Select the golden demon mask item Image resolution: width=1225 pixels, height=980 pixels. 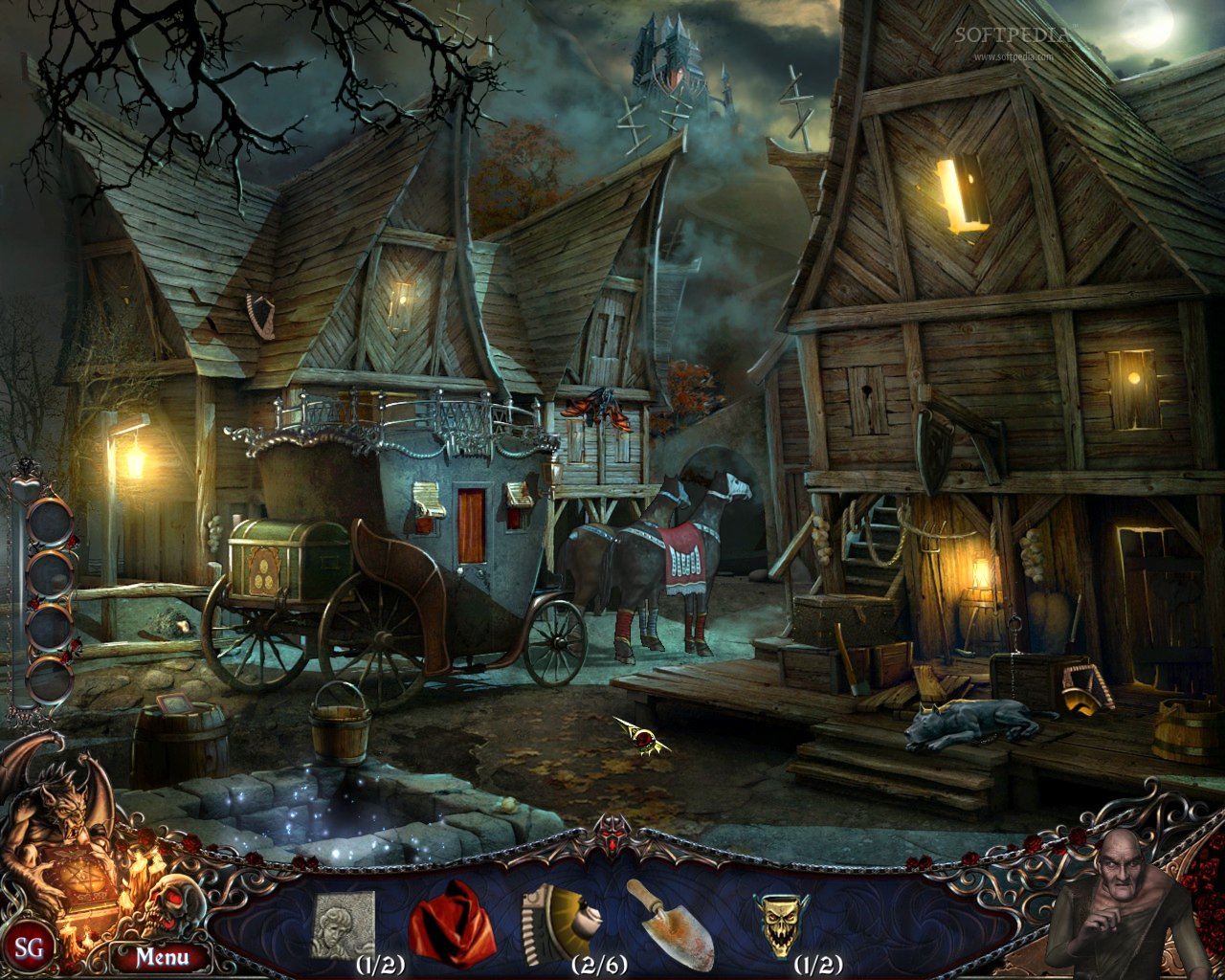coord(780,924)
